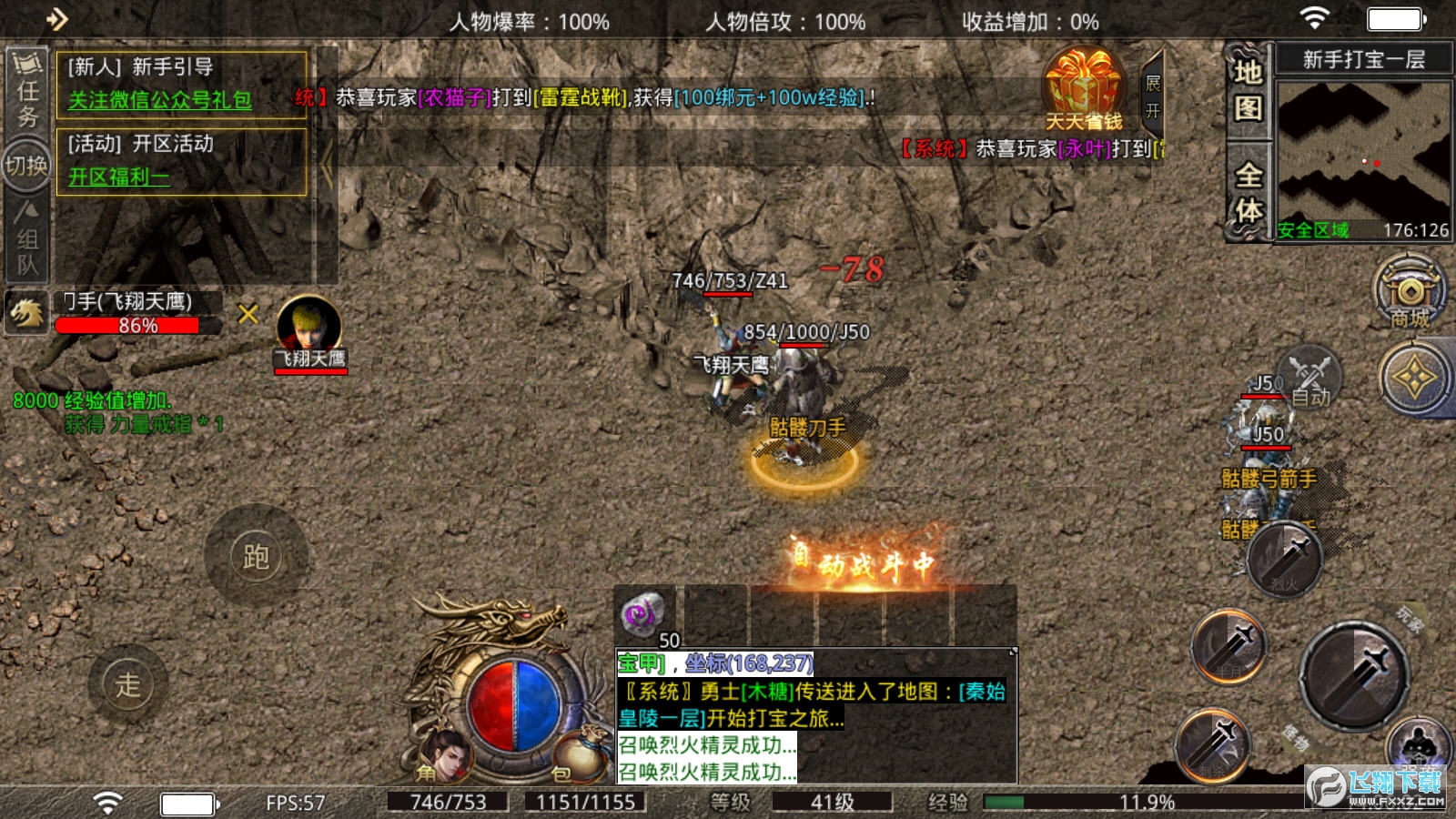Show the 全体 panel button

1248,193
